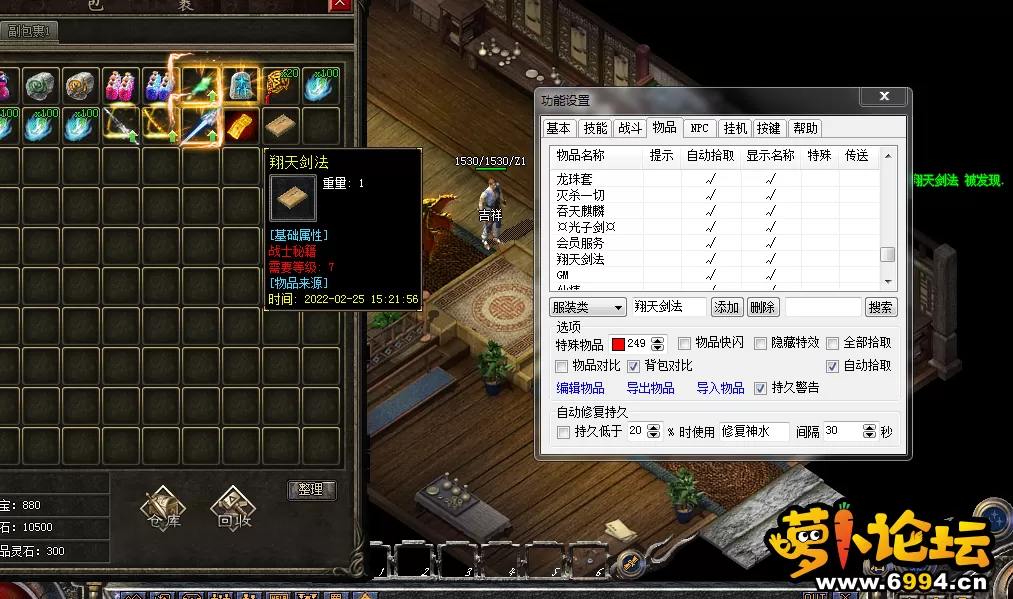The height and width of the screenshot is (599, 1013).
Task: Open the 回收 recycle function
Action: (232, 505)
